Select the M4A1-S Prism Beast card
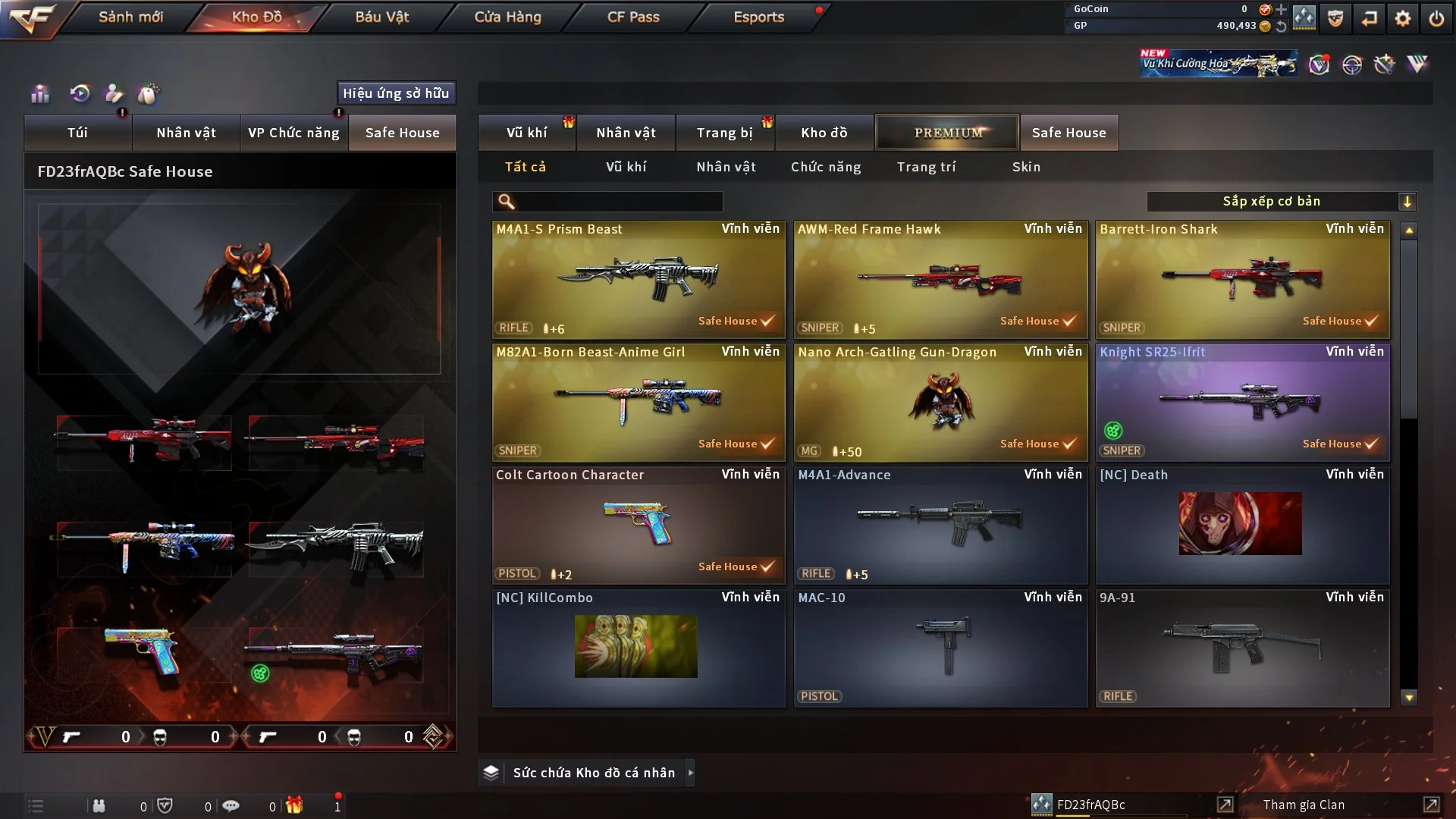1456x819 pixels. pos(638,279)
